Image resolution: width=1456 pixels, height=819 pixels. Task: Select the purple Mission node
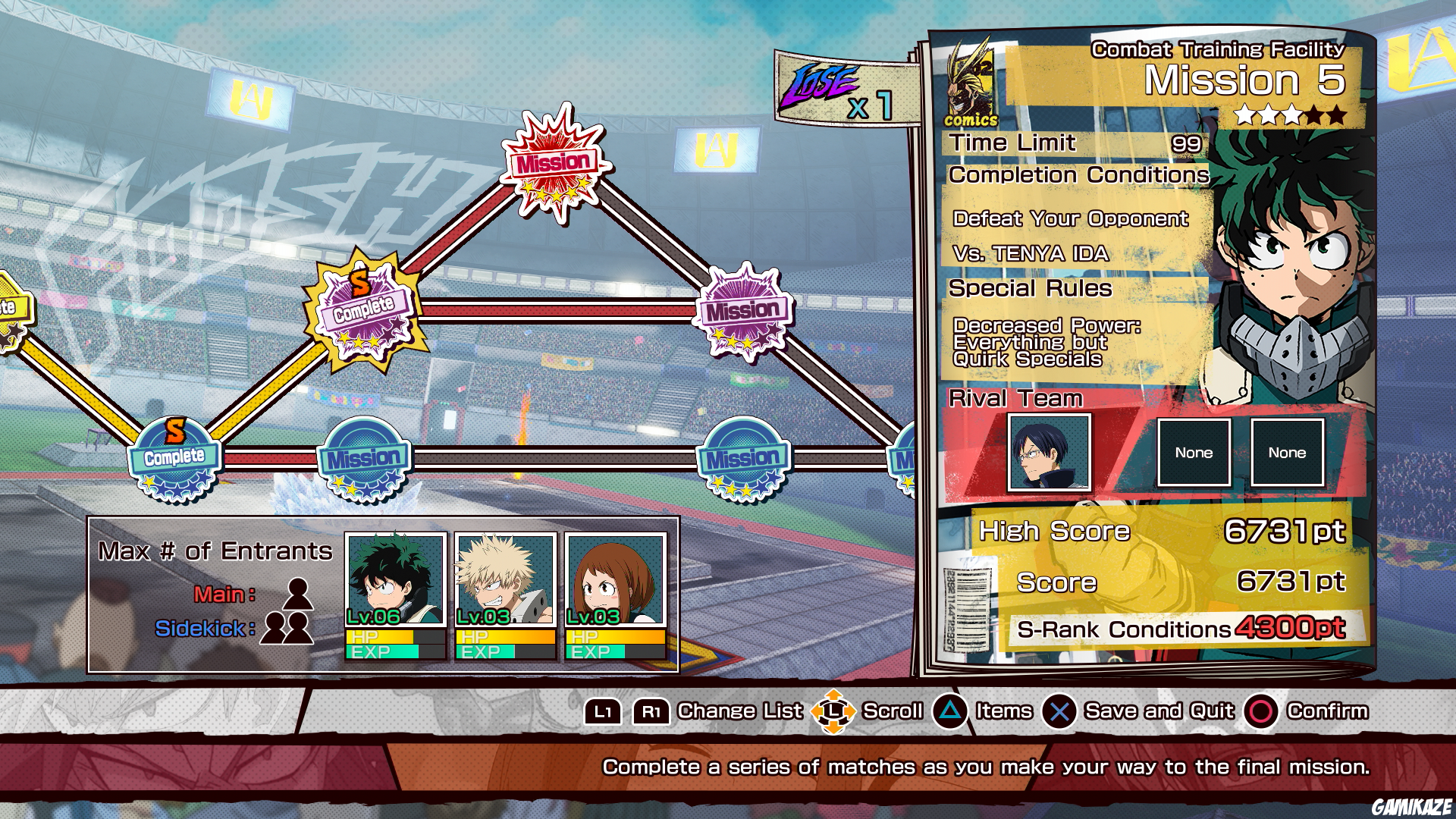point(743,311)
